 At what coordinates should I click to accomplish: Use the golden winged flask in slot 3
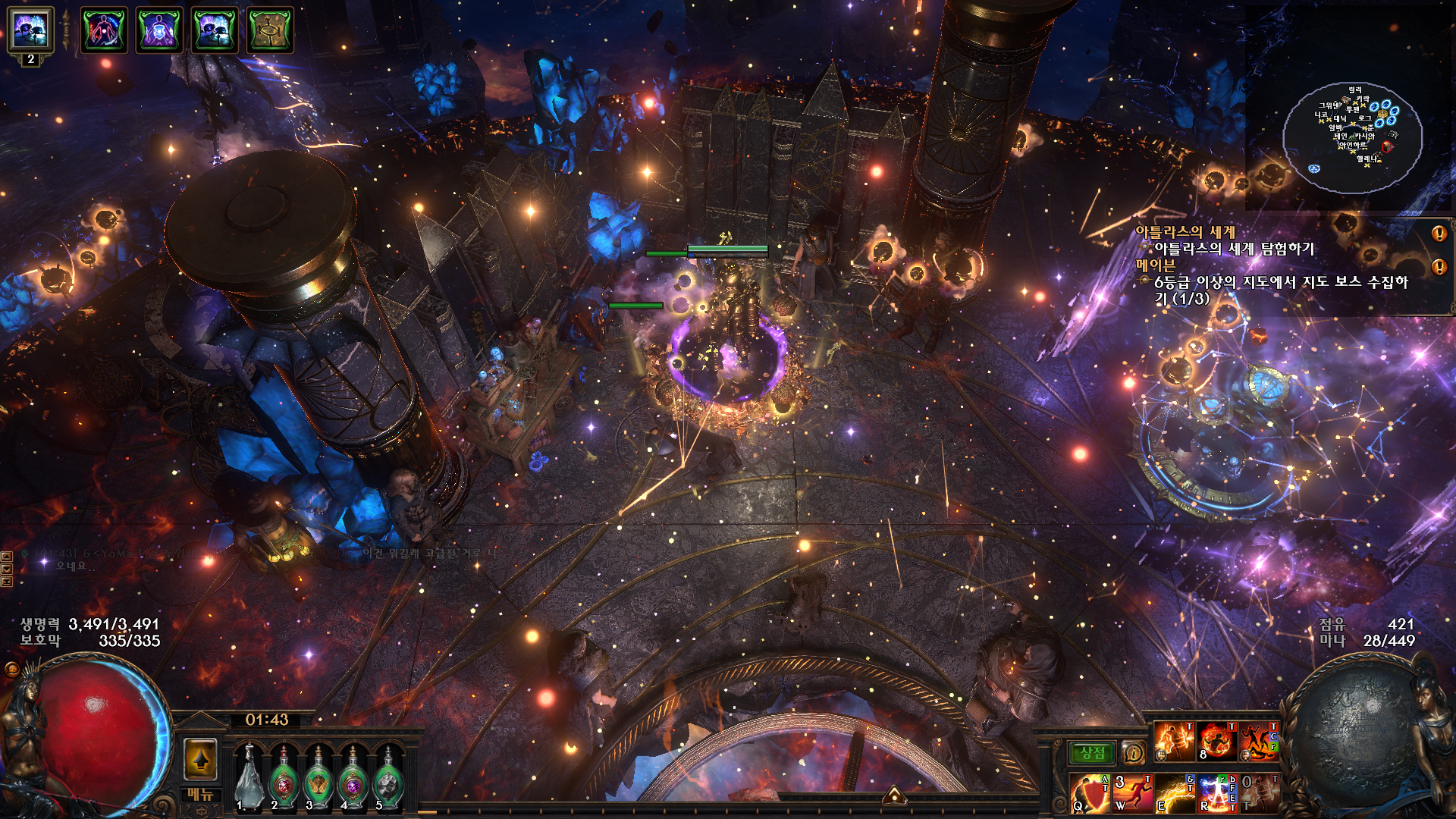pos(318,777)
